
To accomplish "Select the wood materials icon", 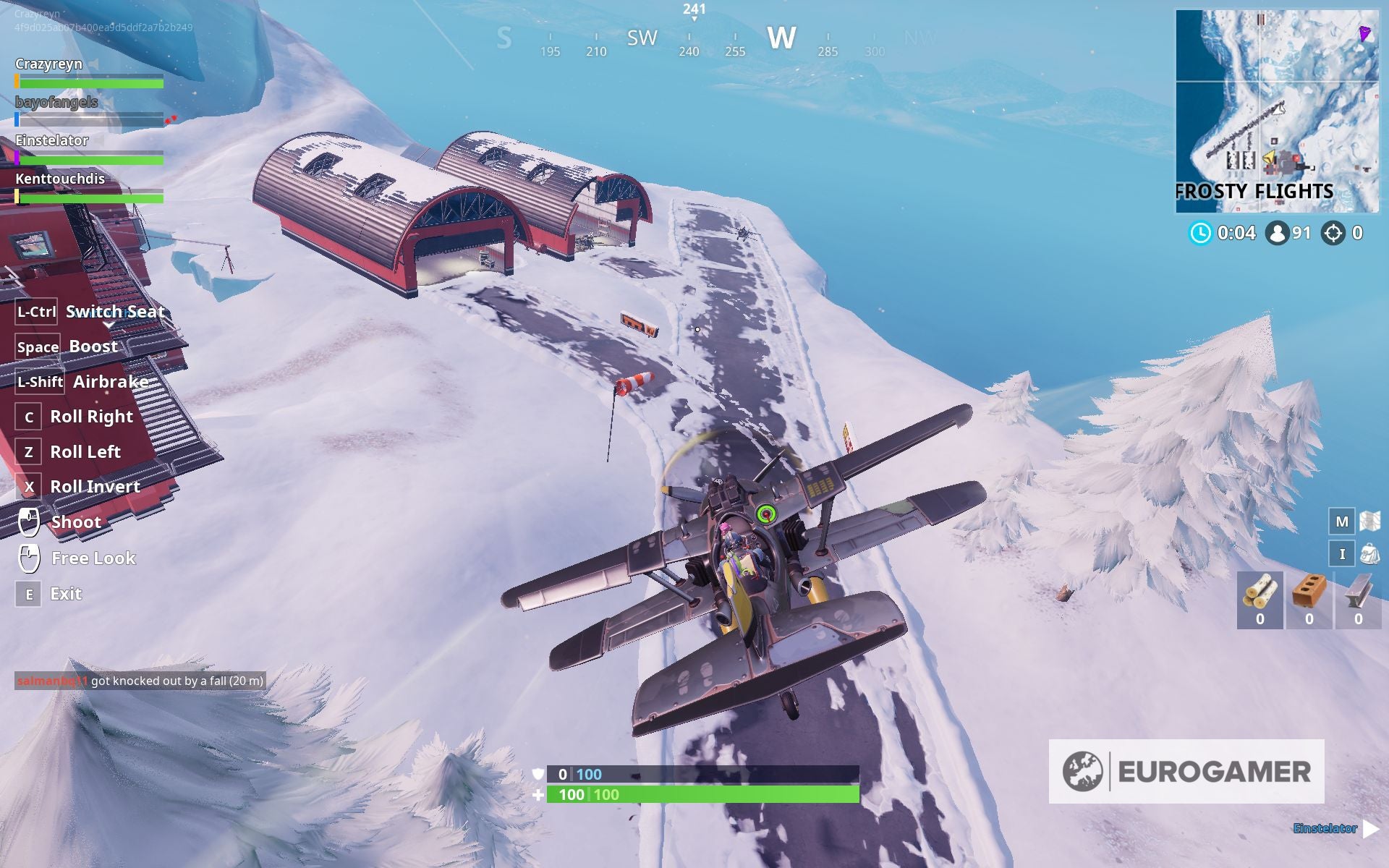I will coord(1260,591).
